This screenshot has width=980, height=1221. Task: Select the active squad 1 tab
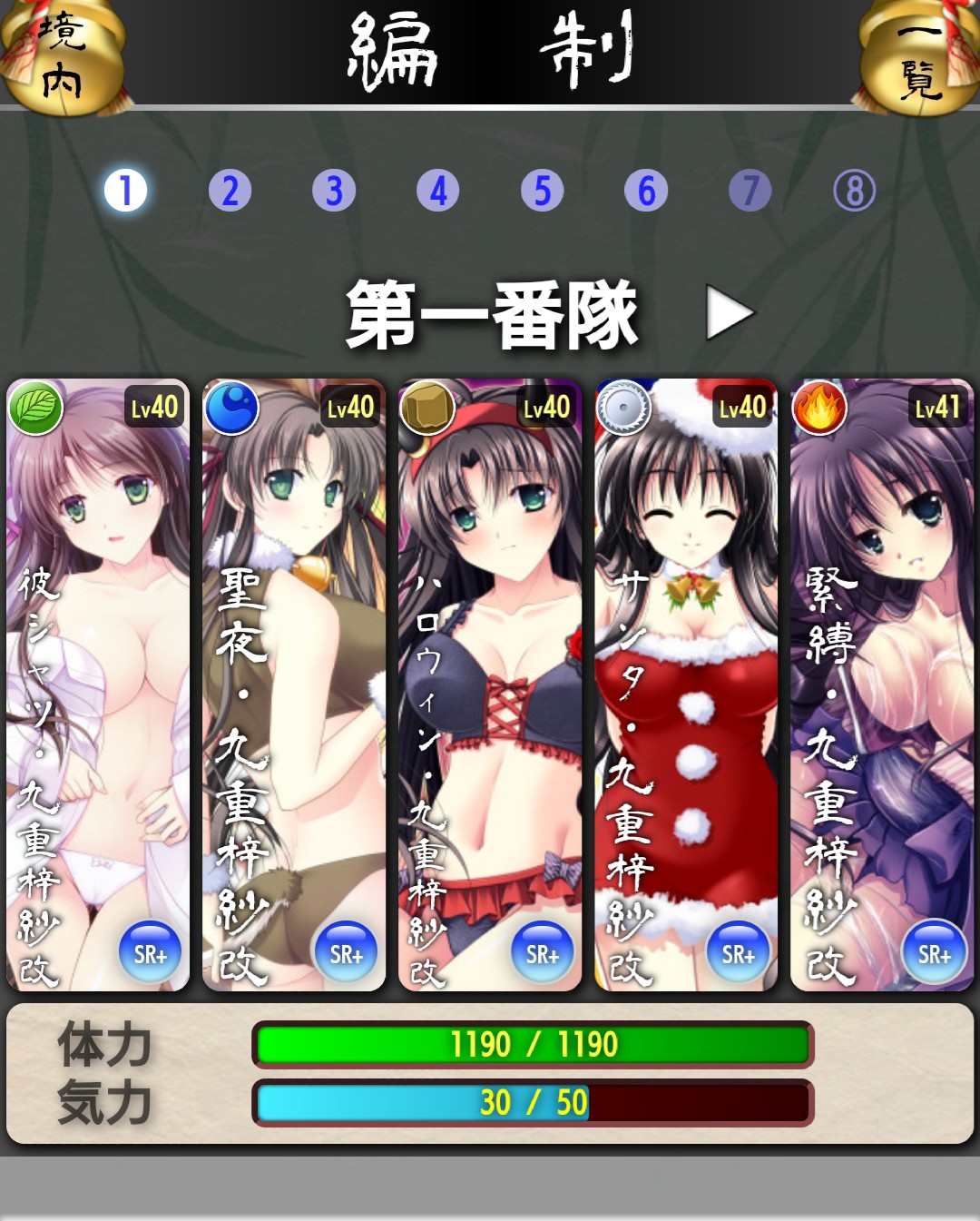(x=125, y=191)
